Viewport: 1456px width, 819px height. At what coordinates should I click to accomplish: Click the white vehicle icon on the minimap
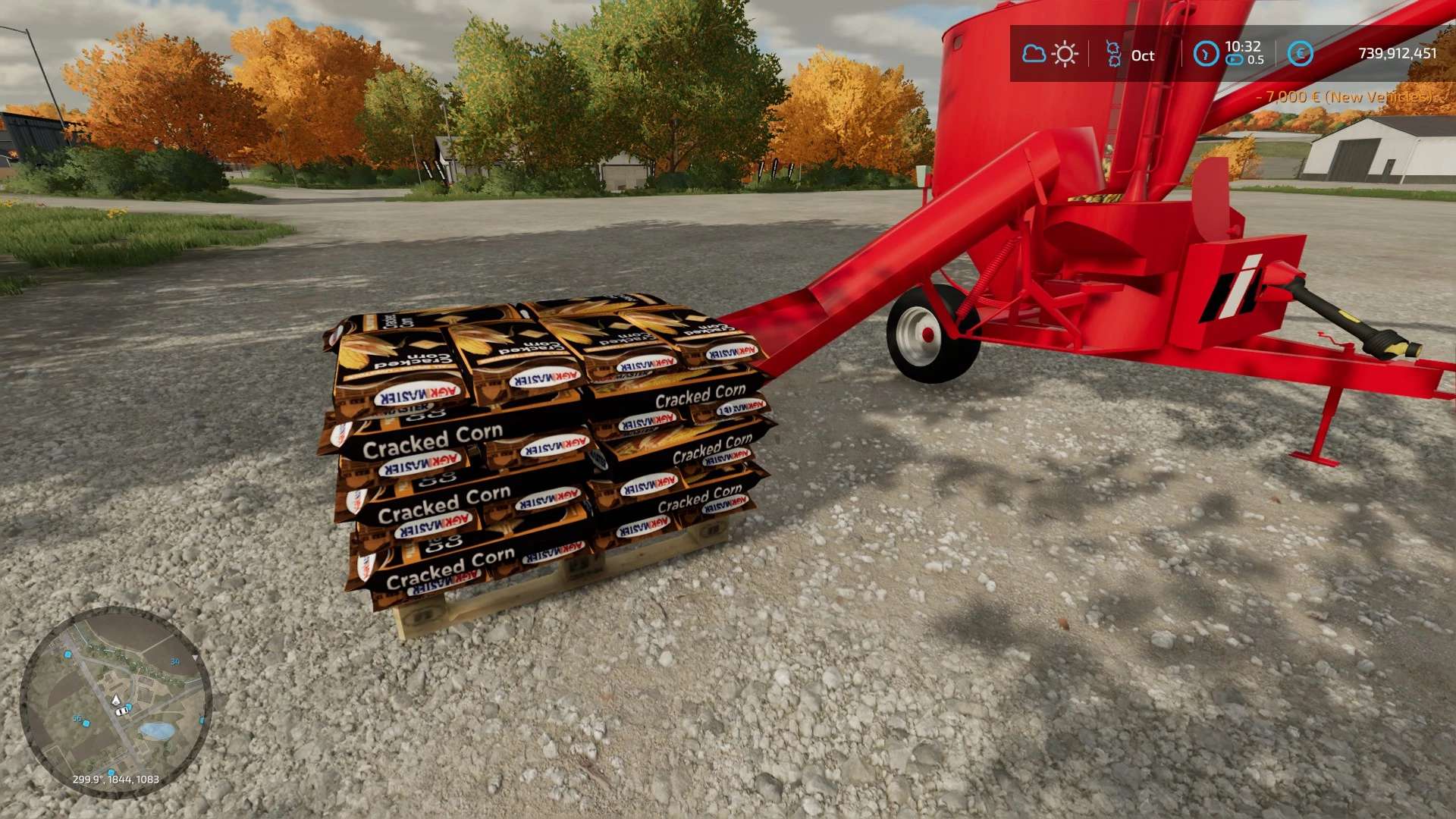pos(121,712)
